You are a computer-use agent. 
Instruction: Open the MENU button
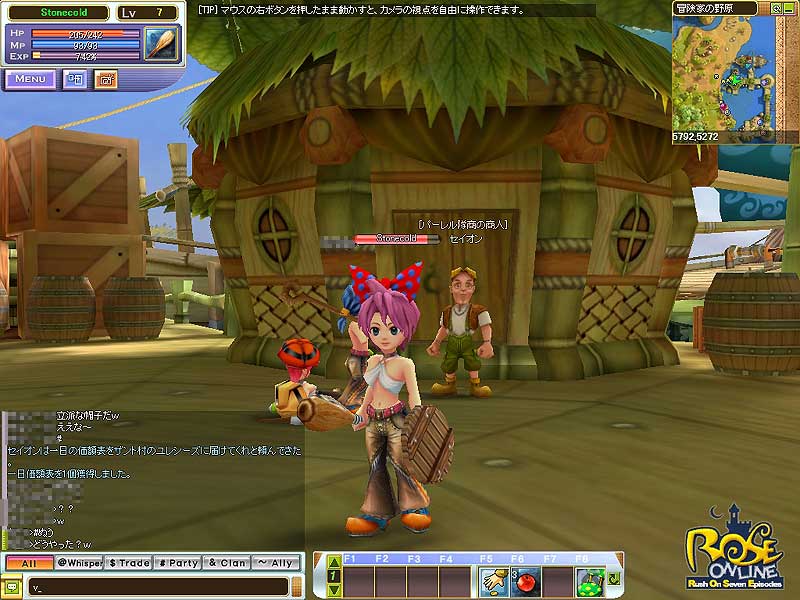click(30, 79)
